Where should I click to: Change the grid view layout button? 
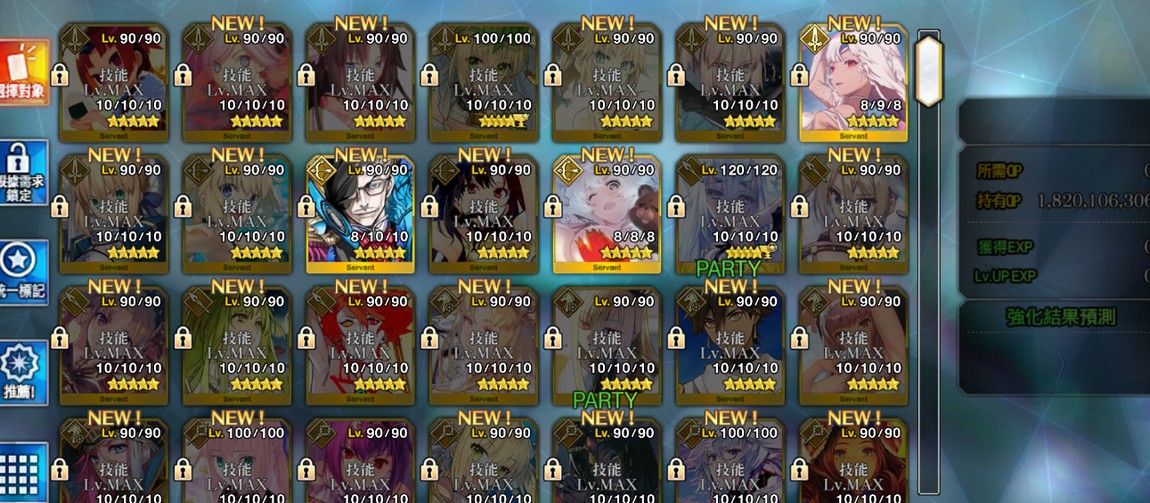(x=22, y=470)
